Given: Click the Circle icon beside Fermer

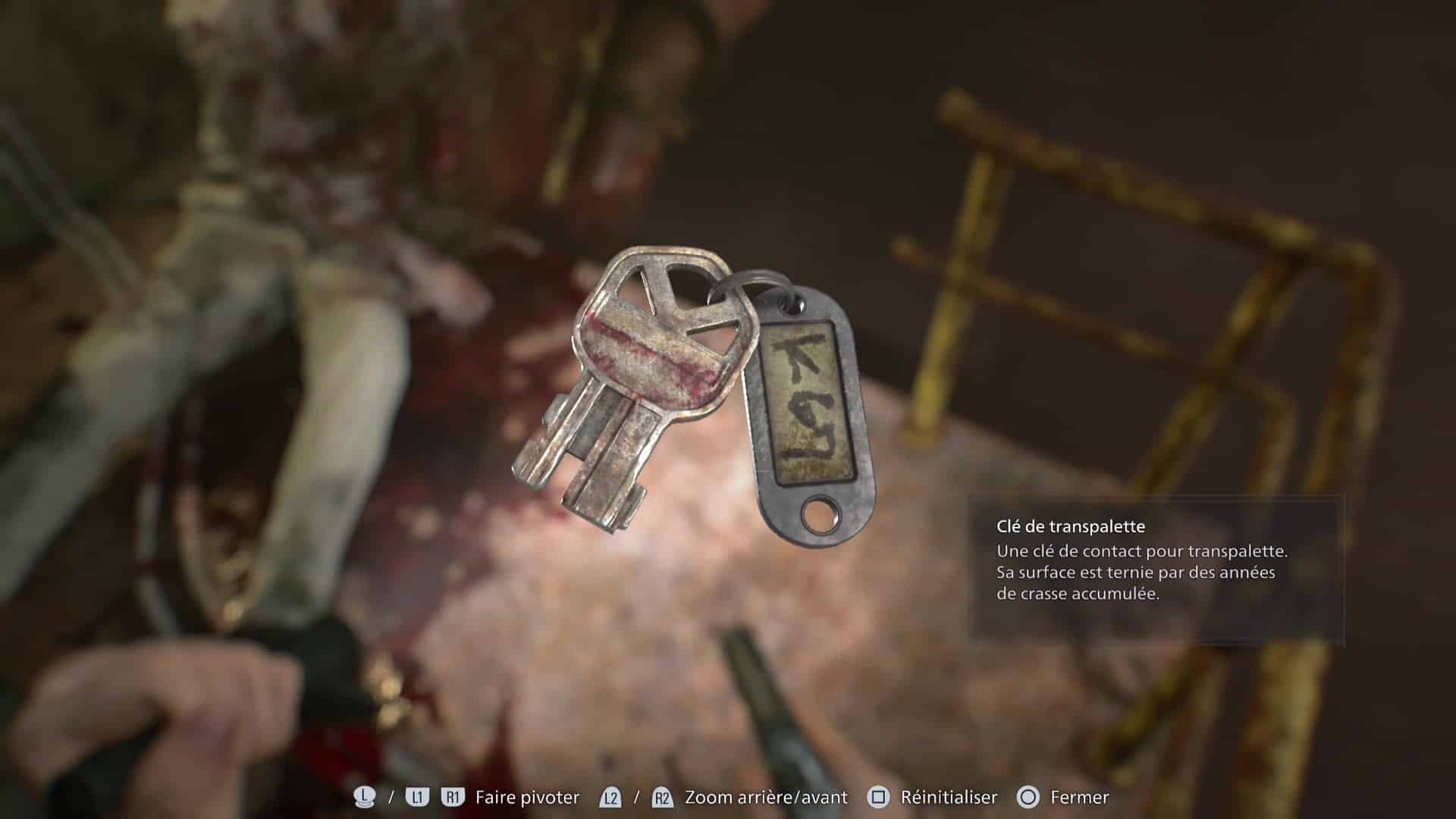Looking at the screenshot, I should pos(1028,797).
